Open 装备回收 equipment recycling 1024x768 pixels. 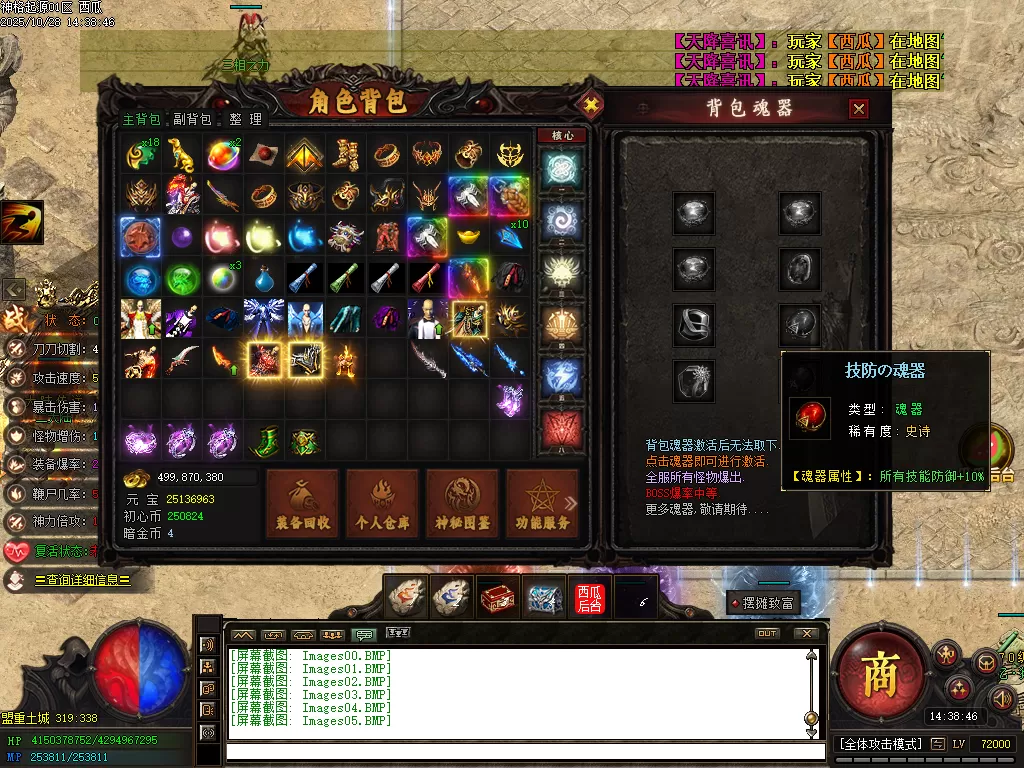302,503
